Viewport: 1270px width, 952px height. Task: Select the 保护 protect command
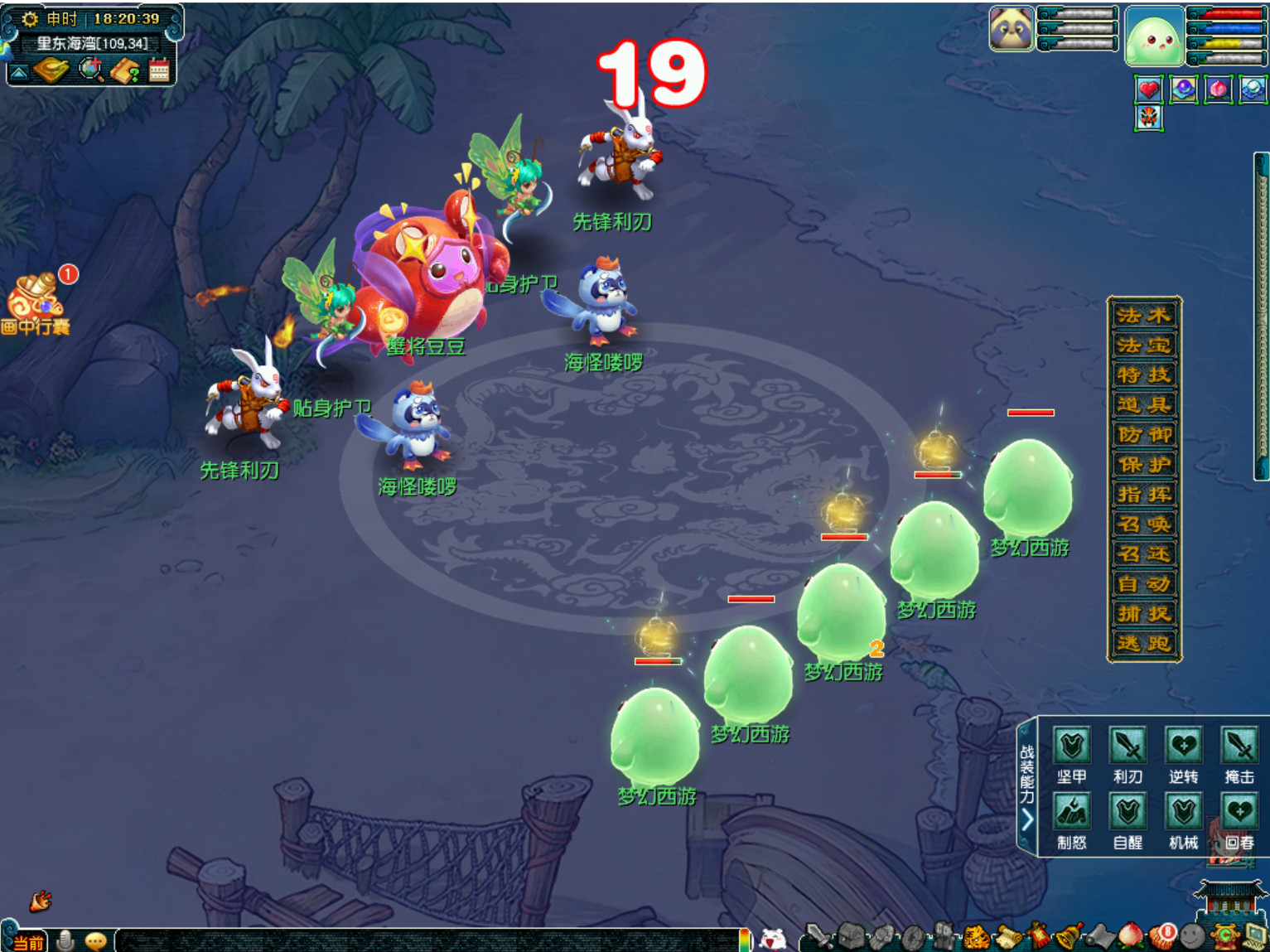(1144, 464)
